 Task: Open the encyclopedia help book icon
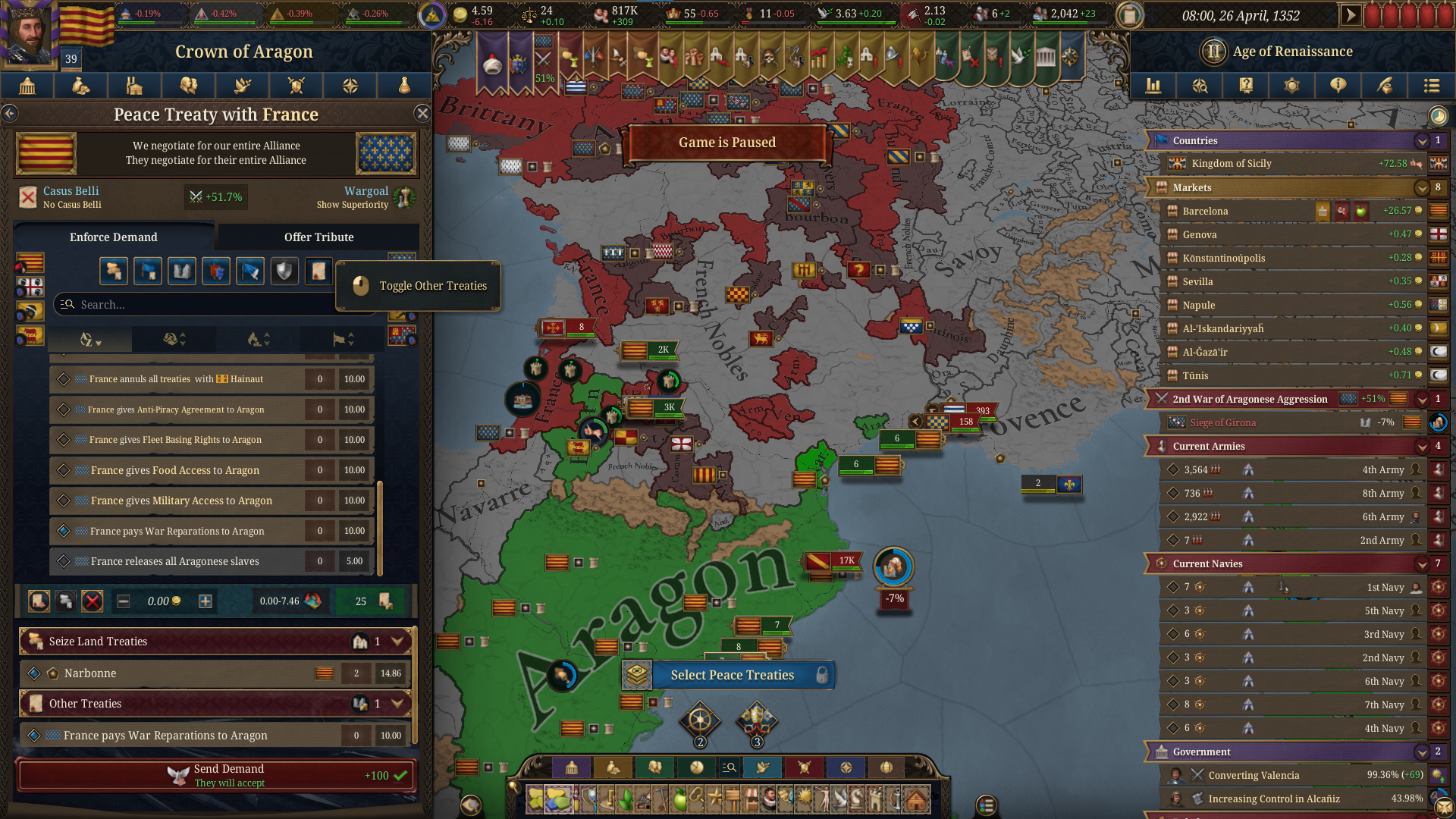click(x=1246, y=86)
